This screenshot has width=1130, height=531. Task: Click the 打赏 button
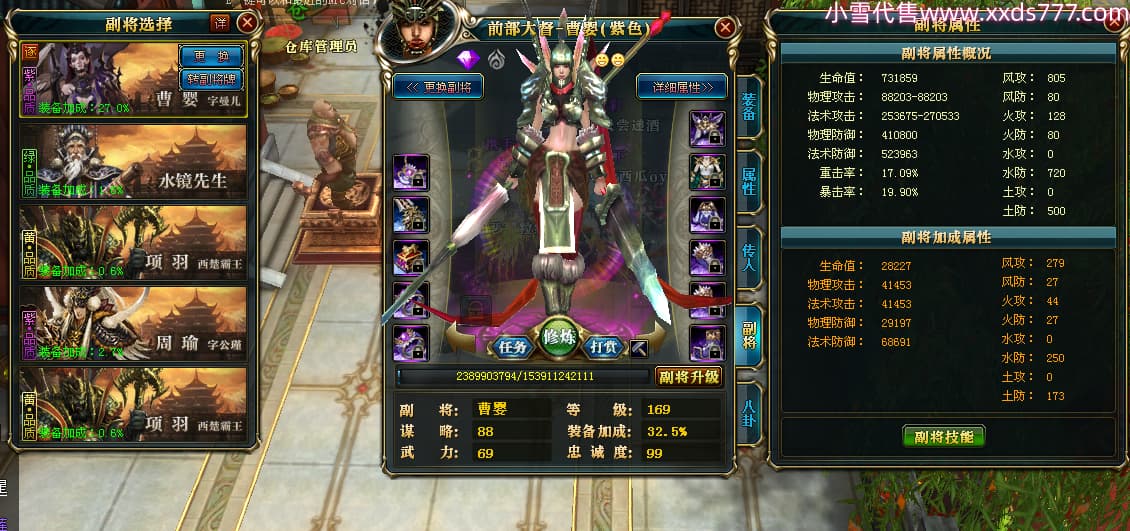point(603,347)
